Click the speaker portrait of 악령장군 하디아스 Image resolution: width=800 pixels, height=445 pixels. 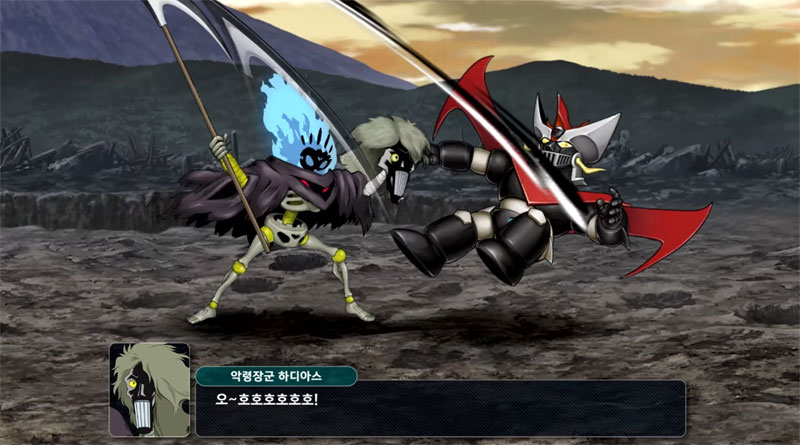(x=149, y=390)
